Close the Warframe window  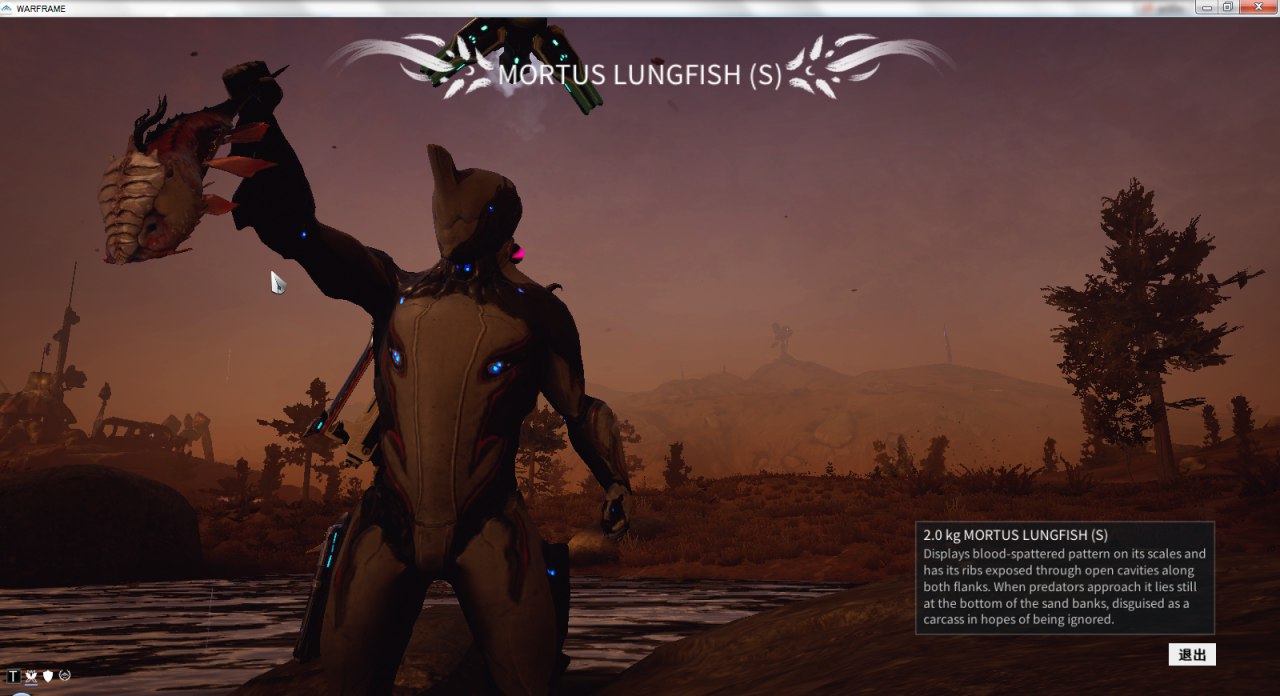tap(1256, 7)
